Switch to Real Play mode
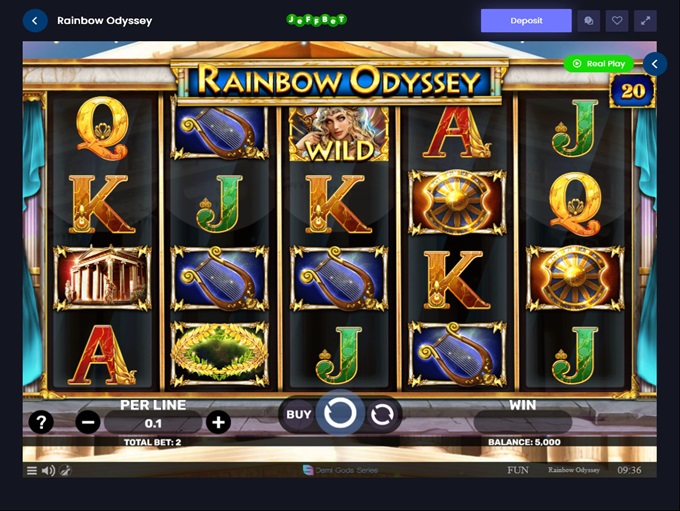This screenshot has width=680, height=511. click(x=599, y=63)
